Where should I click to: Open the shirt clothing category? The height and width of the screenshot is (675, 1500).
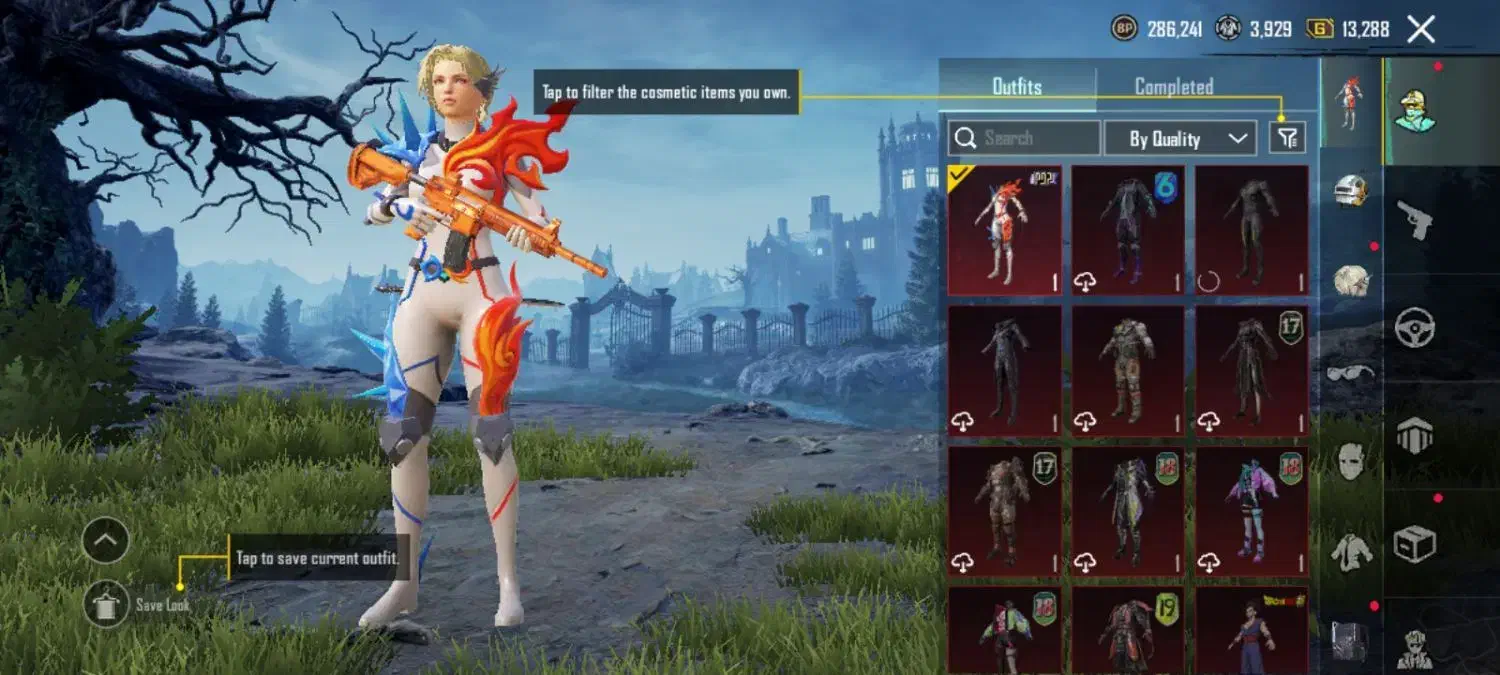tap(1351, 551)
